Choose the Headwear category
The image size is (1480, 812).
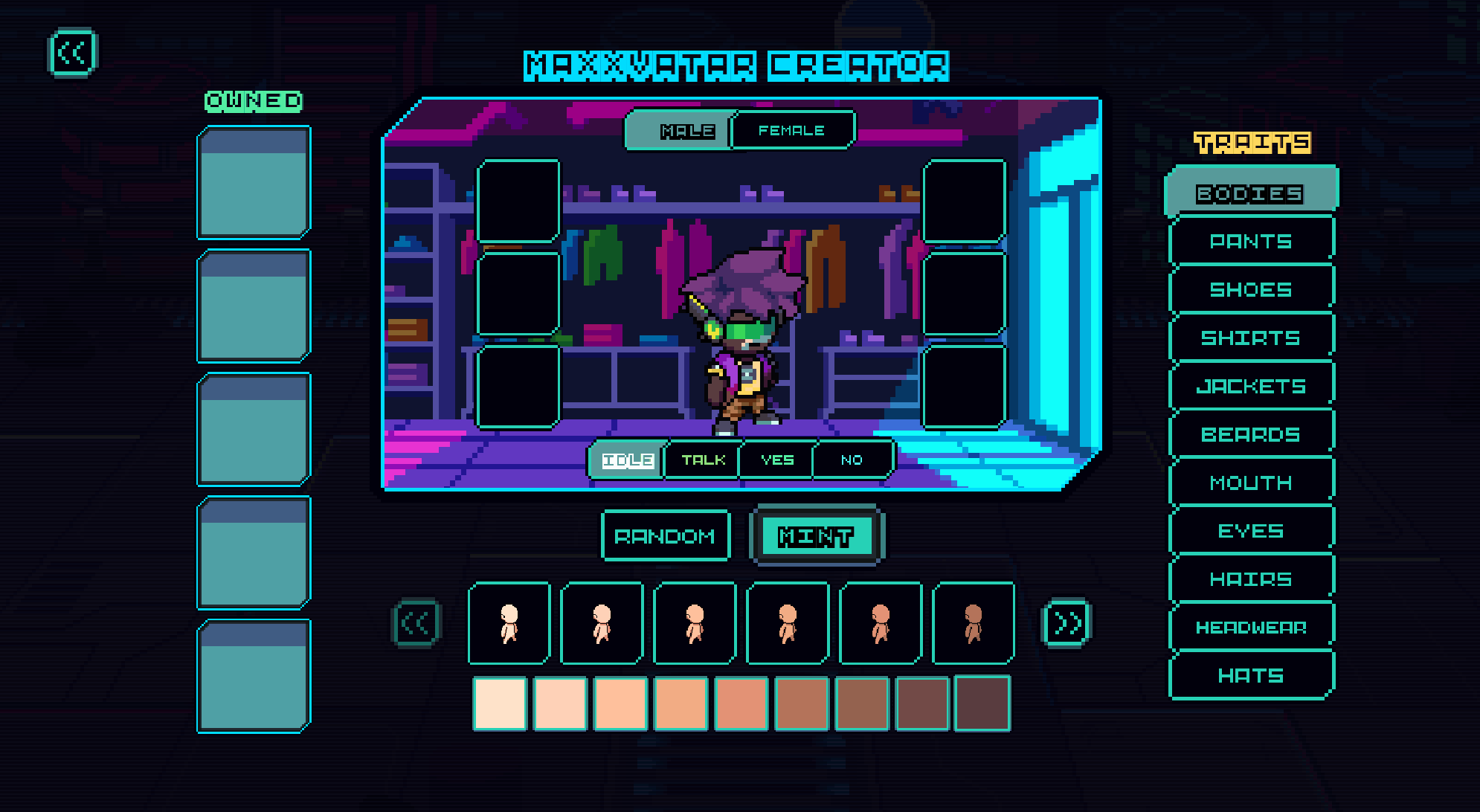(x=1250, y=628)
